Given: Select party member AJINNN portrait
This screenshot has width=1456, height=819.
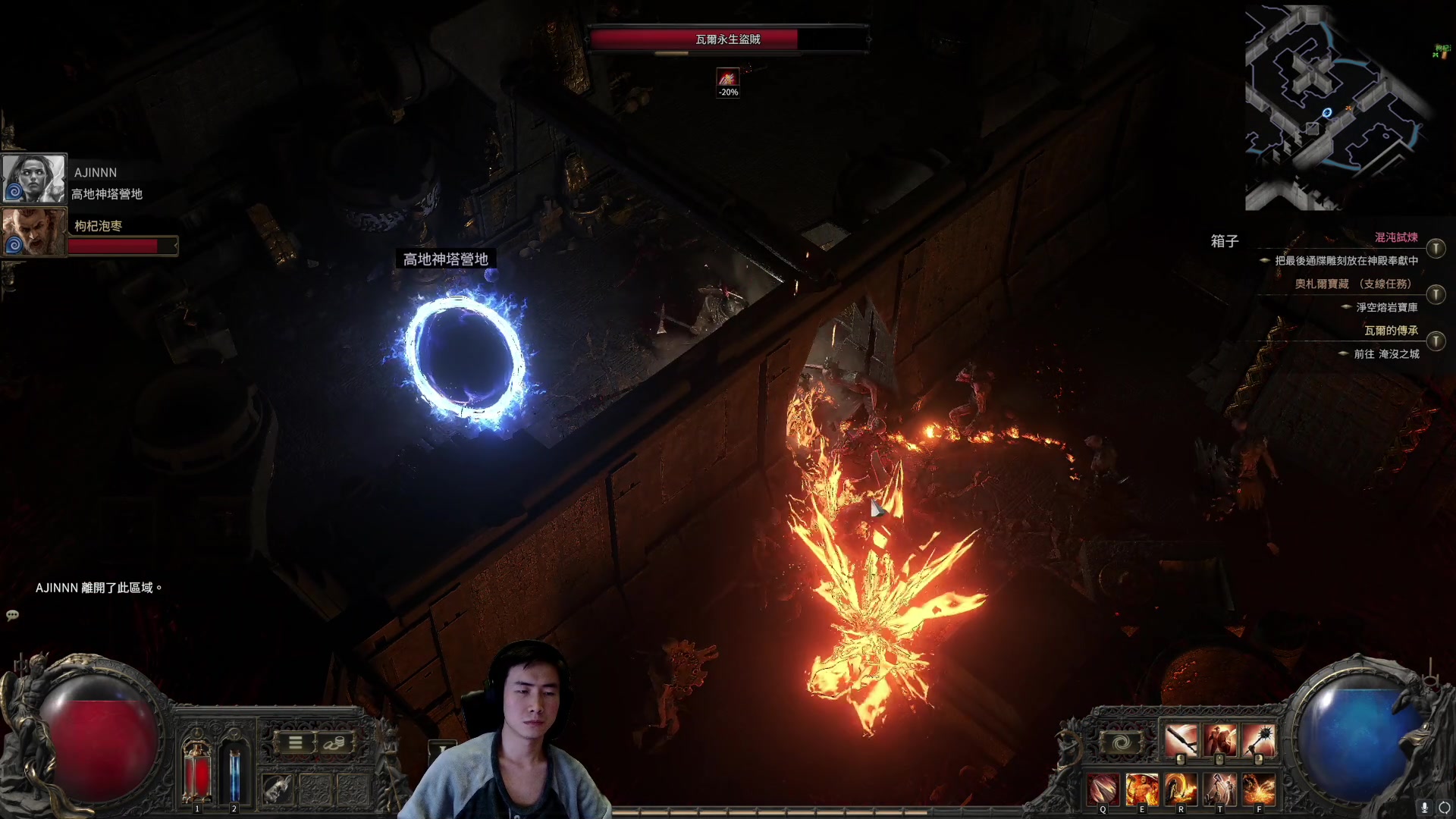Looking at the screenshot, I should [34, 179].
